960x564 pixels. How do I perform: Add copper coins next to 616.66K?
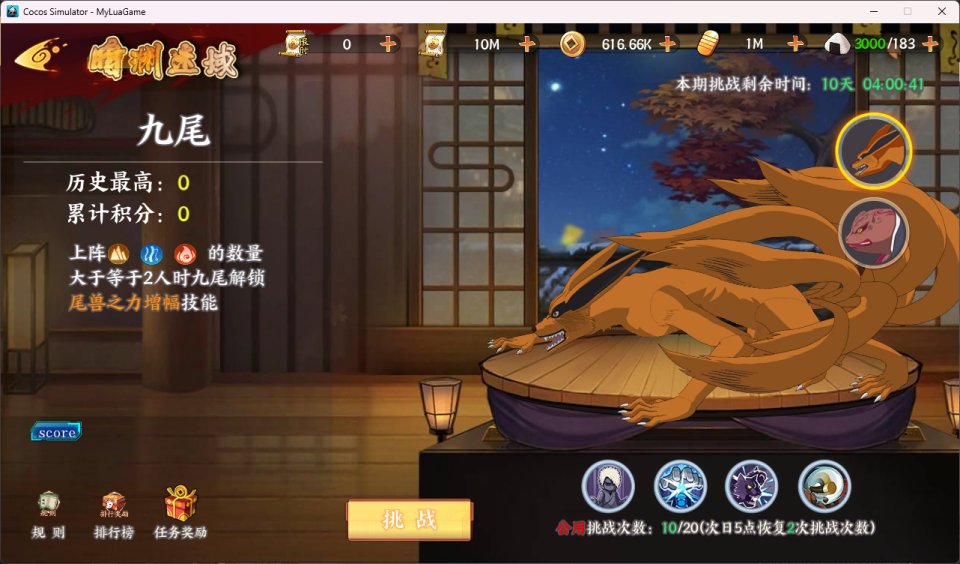668,44
